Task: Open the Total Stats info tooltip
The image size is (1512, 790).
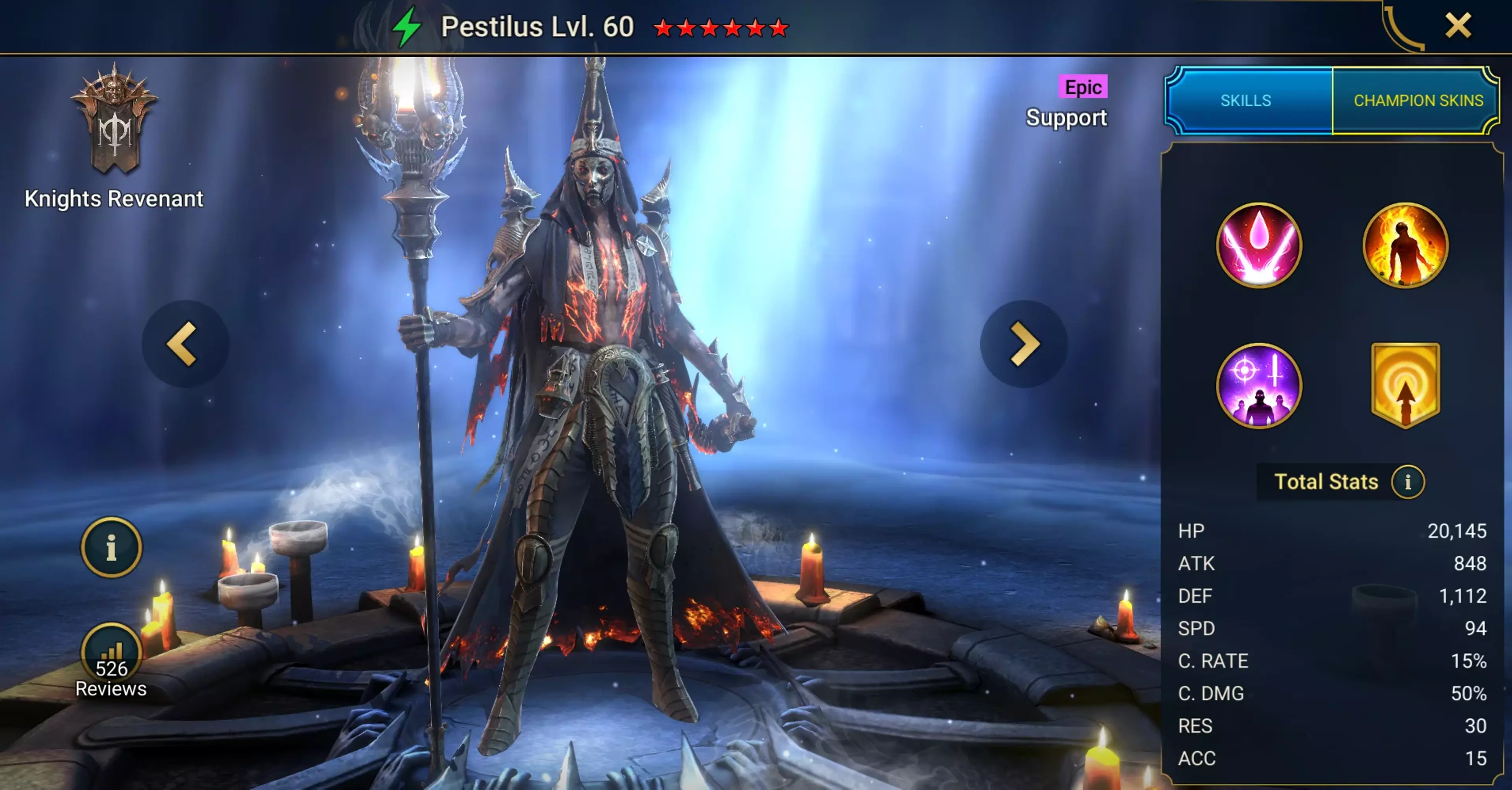Action: (x=1407, y=482)
